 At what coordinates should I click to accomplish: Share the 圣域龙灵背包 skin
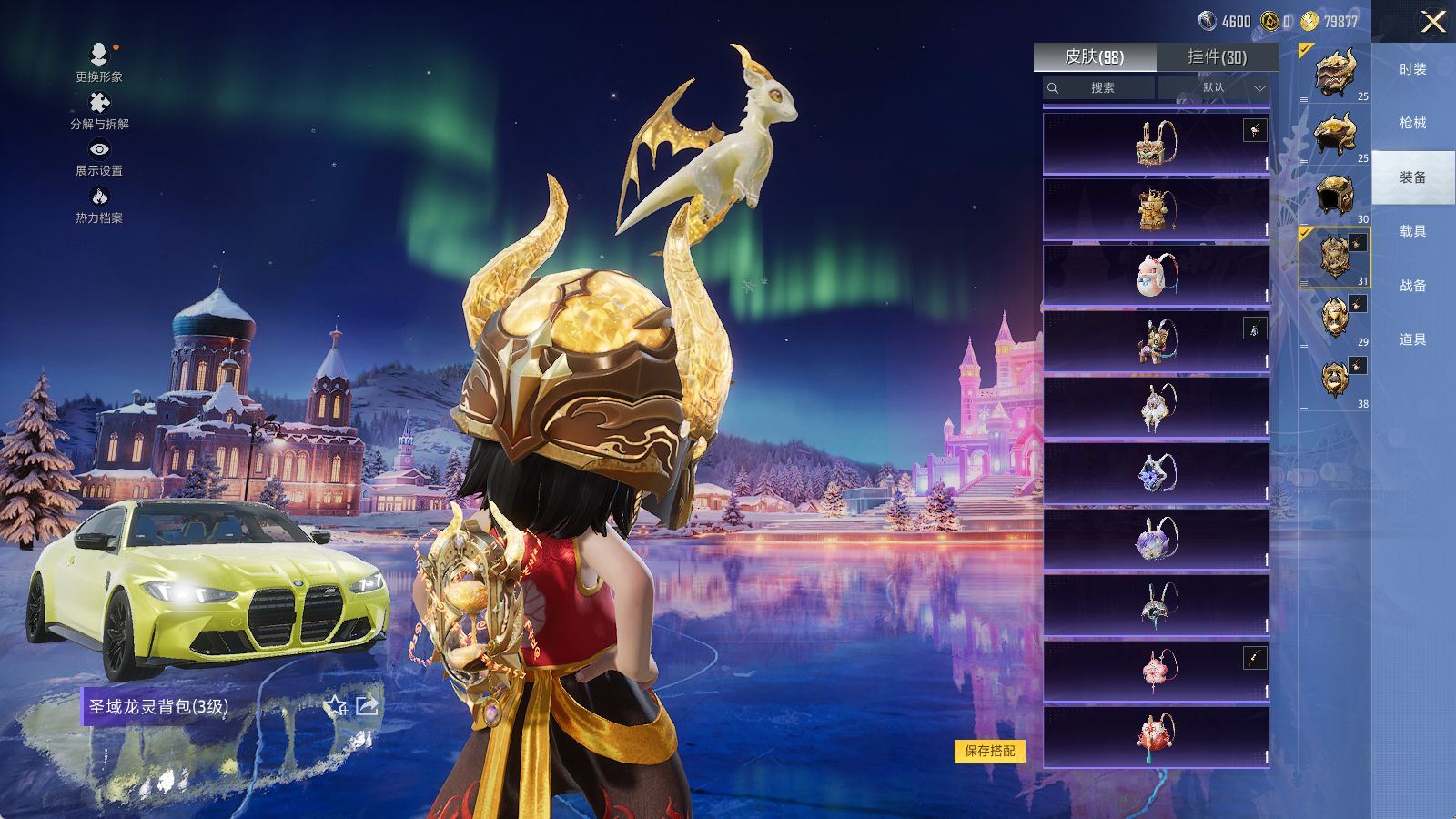click(367, 705)
